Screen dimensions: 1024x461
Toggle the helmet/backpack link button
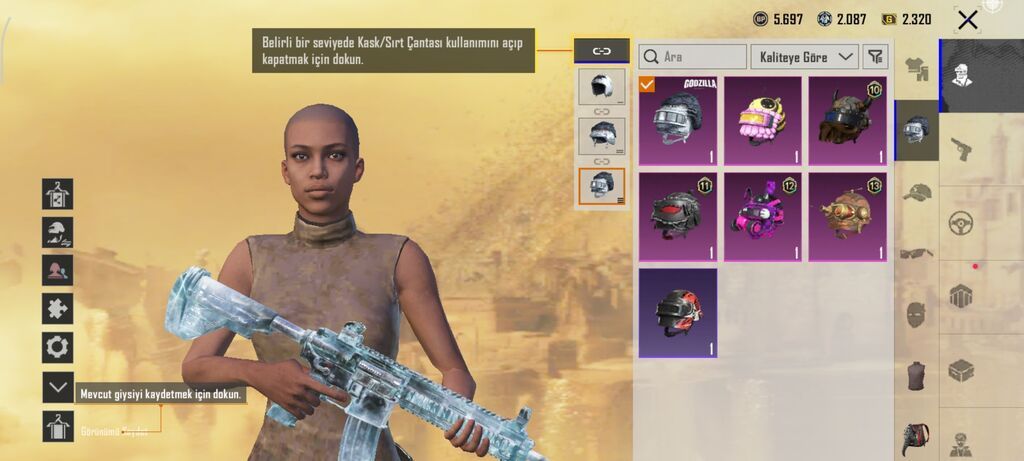point(602,51)
